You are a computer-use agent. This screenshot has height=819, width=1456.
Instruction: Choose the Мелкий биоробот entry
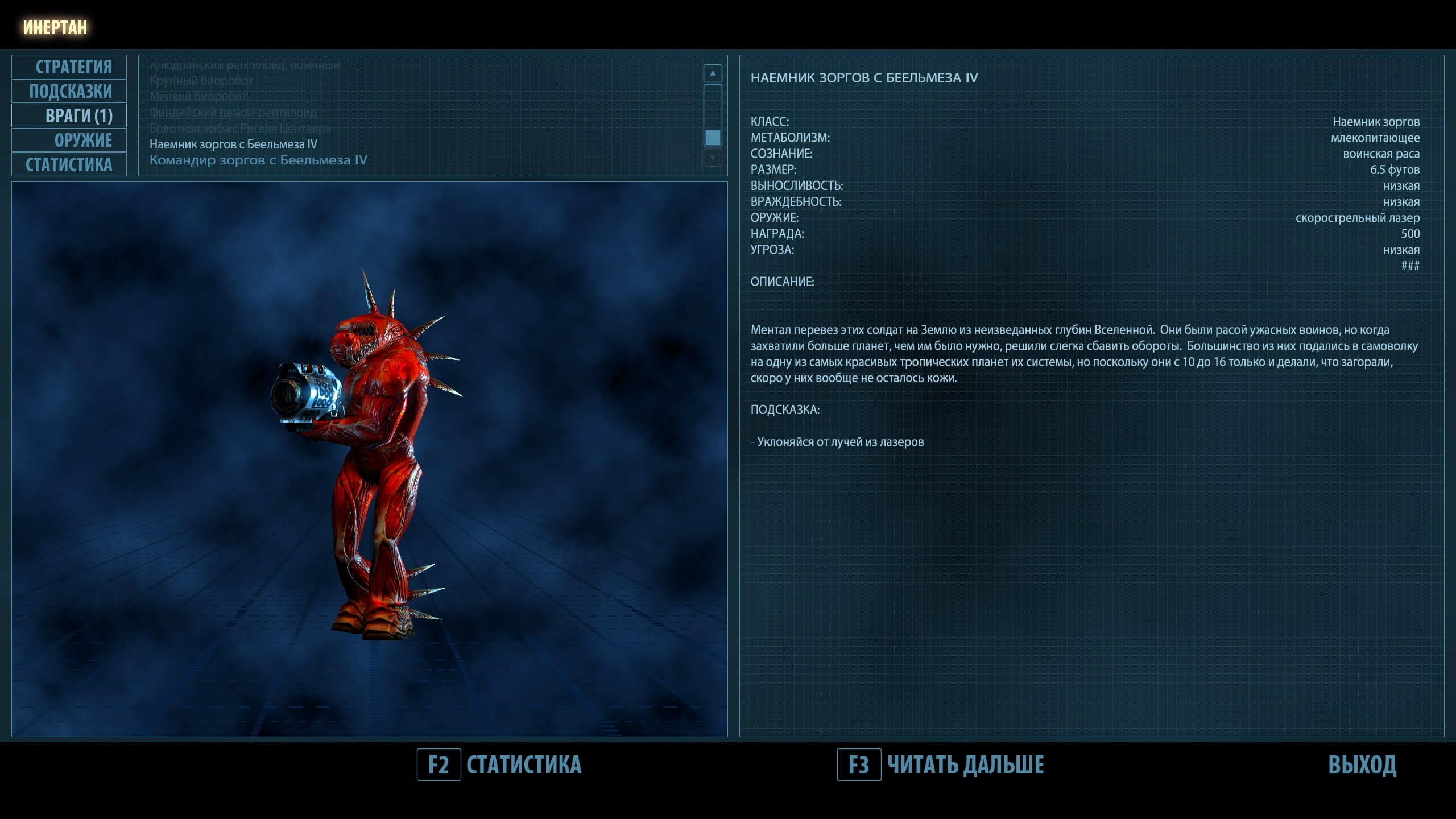tap(198, 97)
